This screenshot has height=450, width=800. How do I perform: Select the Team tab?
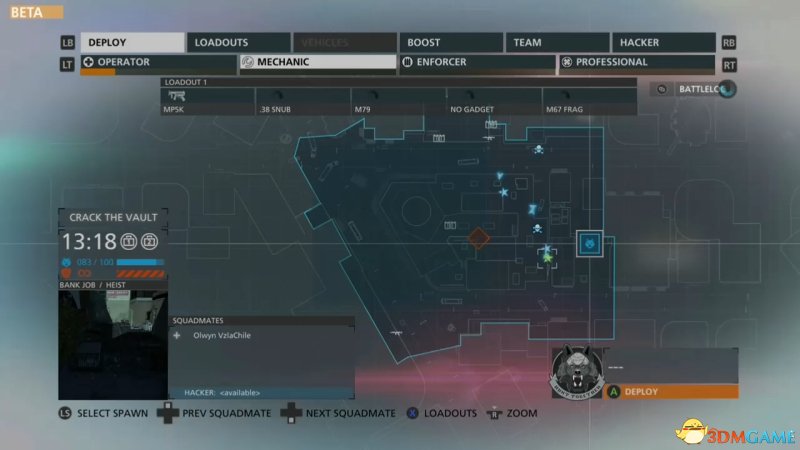coord(555,43)
